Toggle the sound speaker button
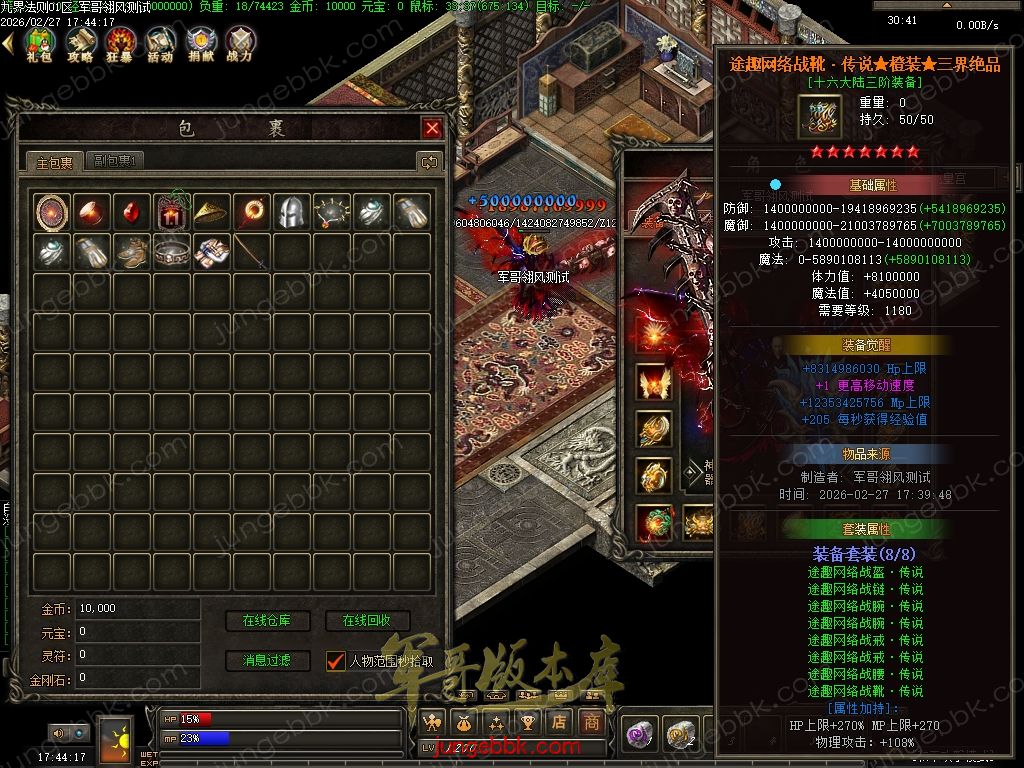The width and height of the screenshot is (1024, 768). click(59, 734)
